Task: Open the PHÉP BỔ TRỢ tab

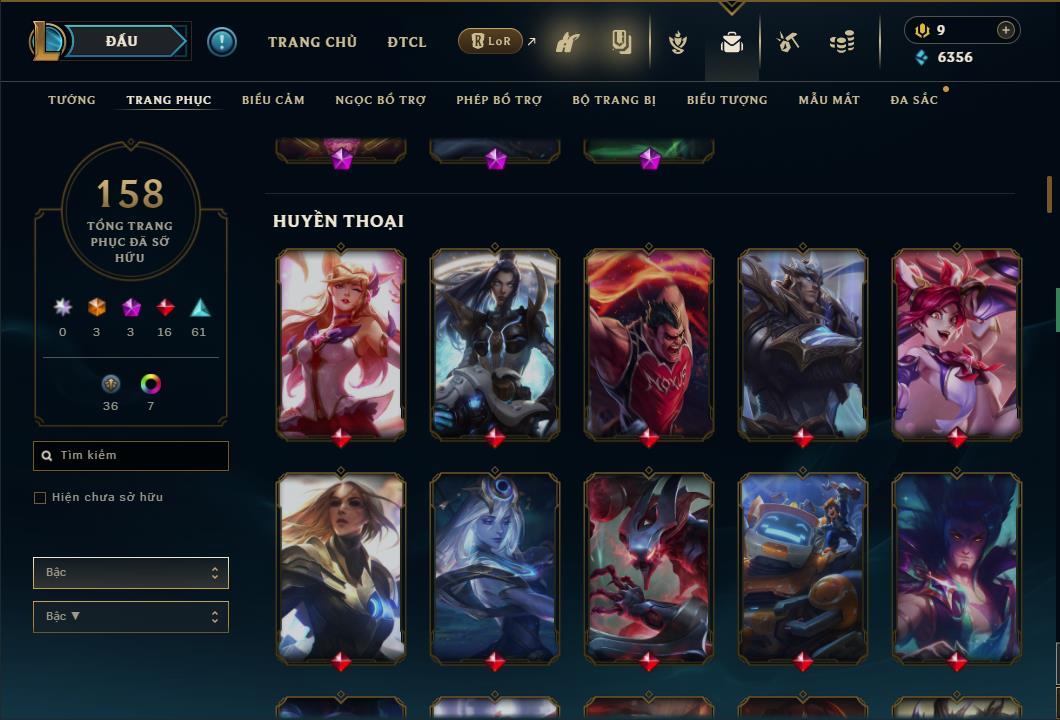Action: [x=499, y=100]
